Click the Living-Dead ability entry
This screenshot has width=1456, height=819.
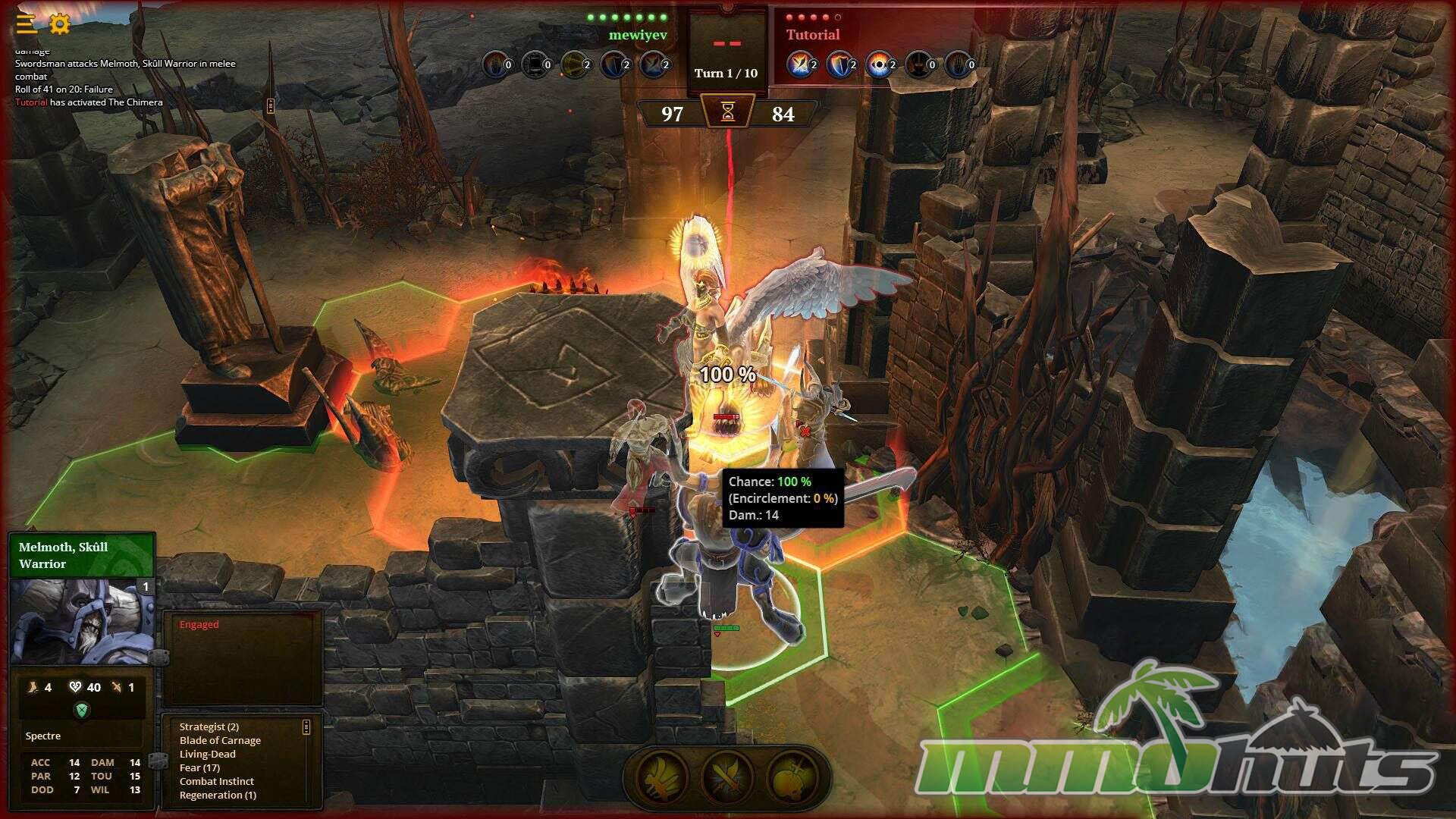208,754
